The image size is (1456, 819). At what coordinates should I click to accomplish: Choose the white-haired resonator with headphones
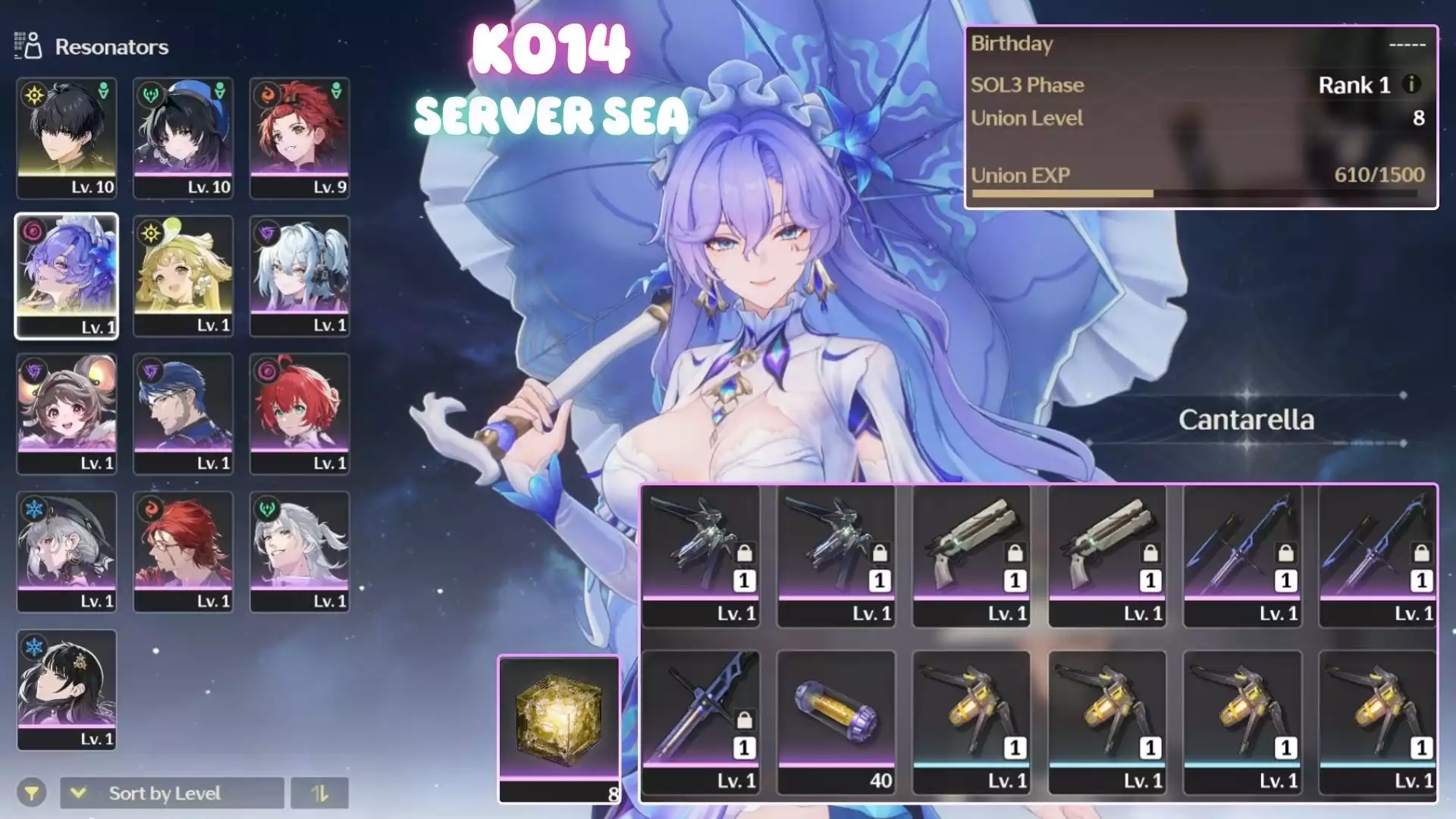pyautogui.click(x=300, y=275)
